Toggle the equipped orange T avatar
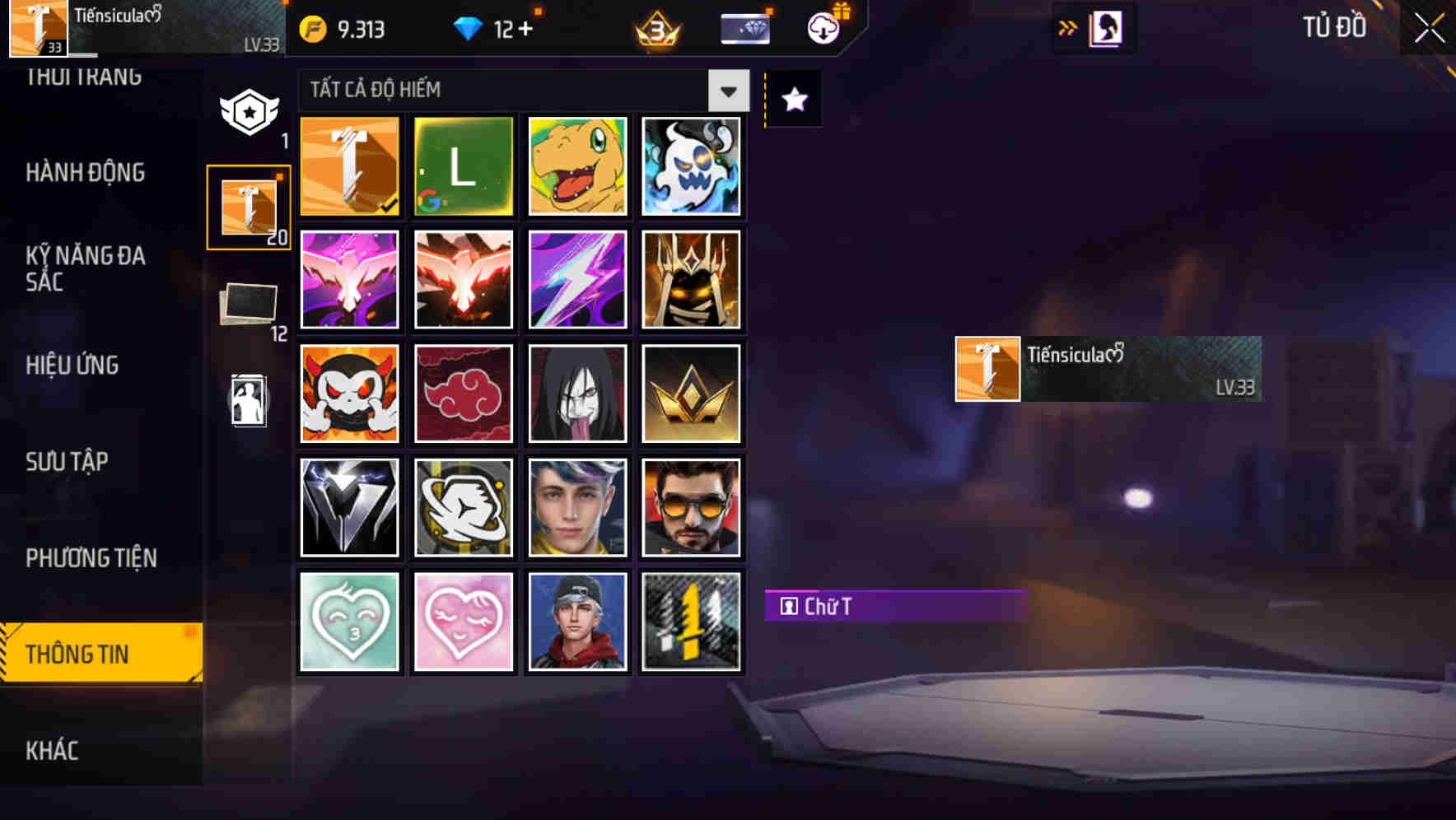1456x820 pixels. pos(348,166)
